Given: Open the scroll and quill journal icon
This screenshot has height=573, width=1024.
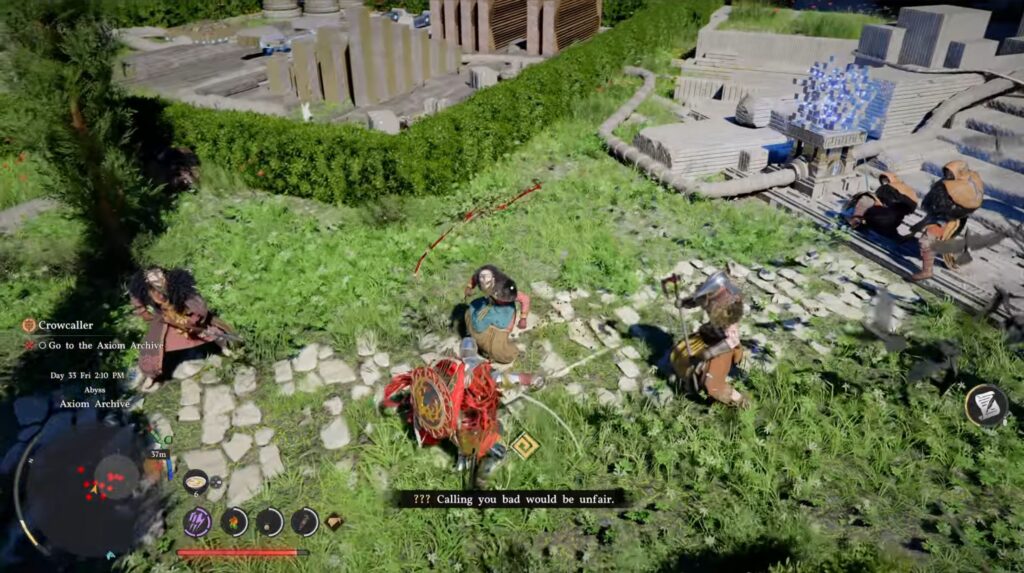Looking at the screenshot, I should [x=986, y=406].
